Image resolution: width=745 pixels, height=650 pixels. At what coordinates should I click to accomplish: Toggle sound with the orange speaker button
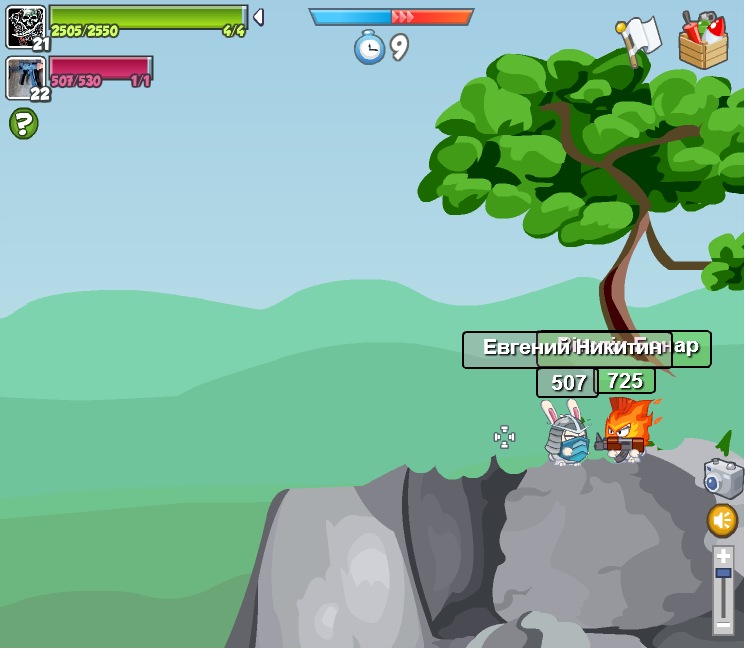[722, 520]
